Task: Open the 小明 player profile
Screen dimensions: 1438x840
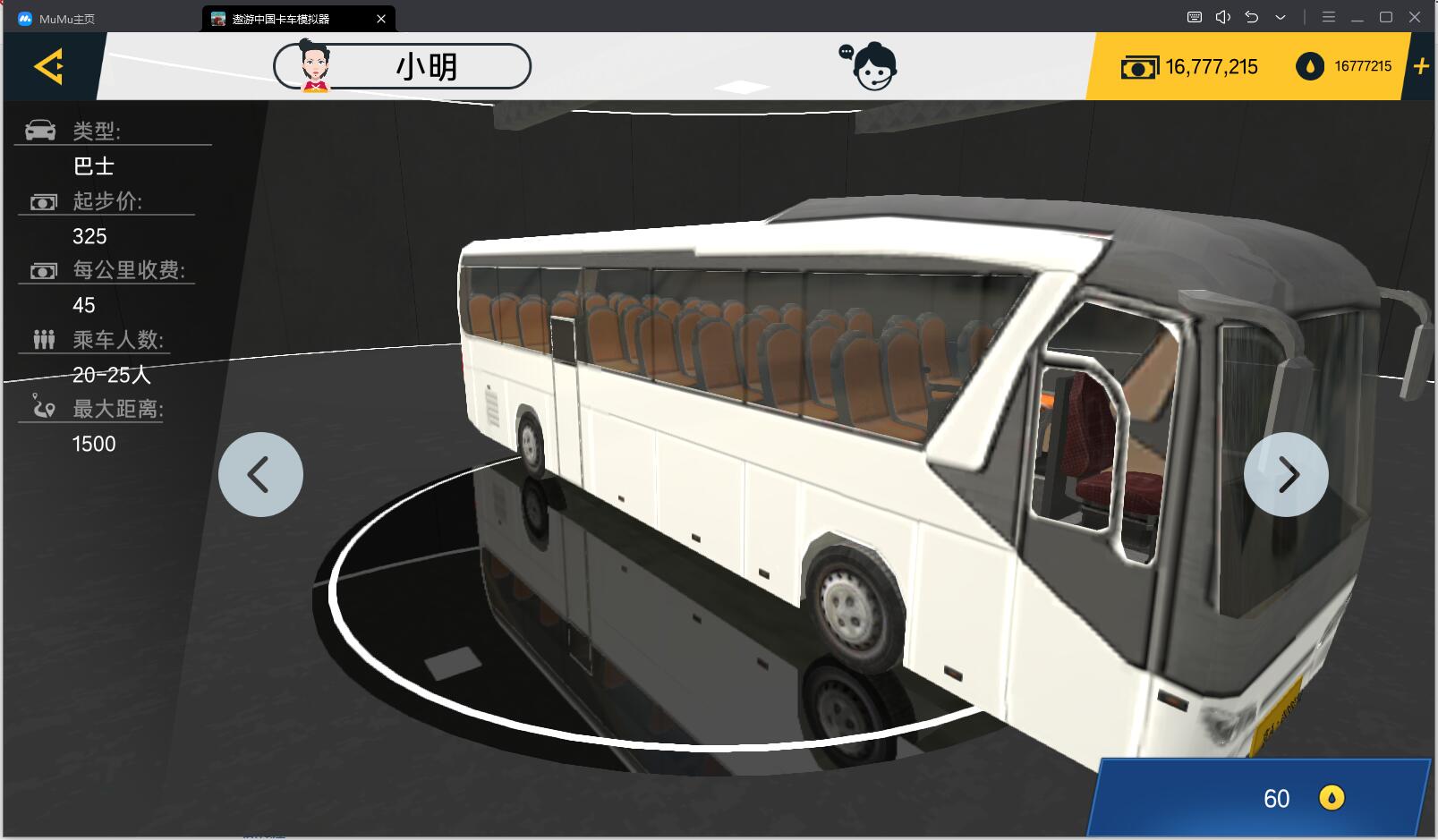Action: [x=402, y=67]
